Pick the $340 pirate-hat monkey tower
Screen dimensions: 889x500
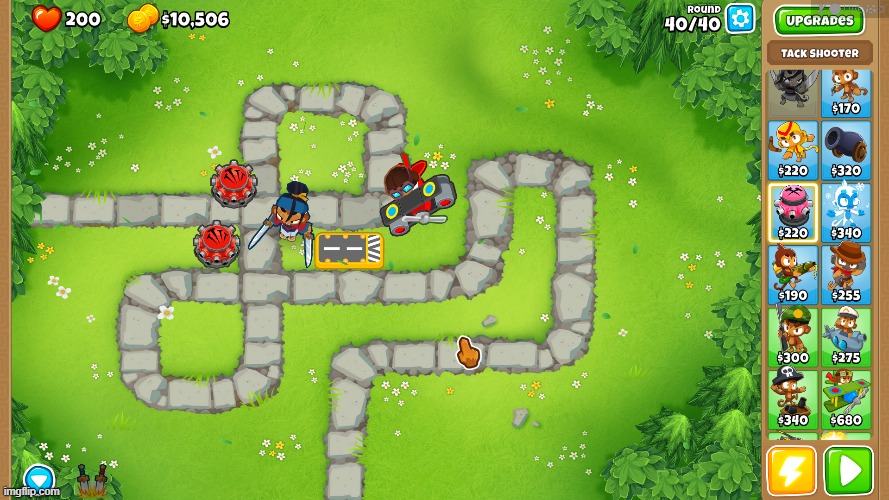click(x=792, y=398)
